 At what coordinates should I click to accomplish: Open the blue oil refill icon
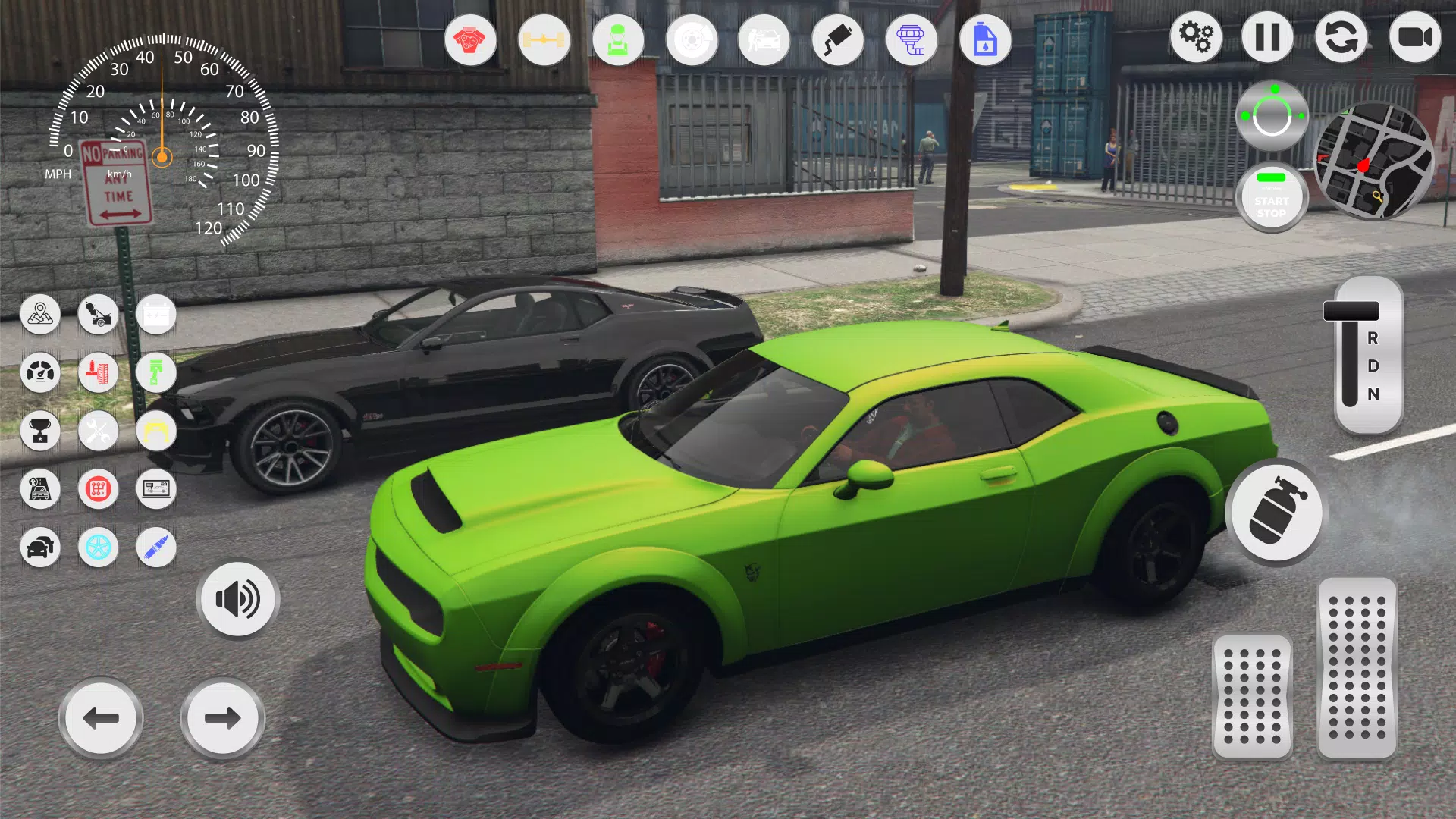click(x=984, y=40)
